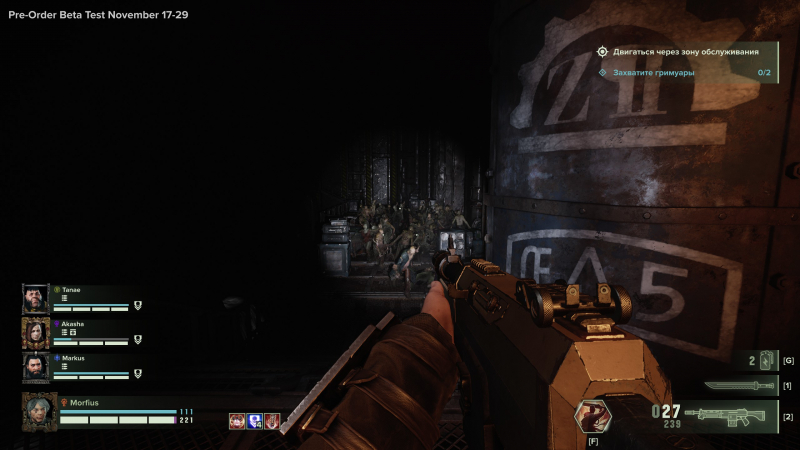The image size is (800, 450).
Task: Click Tanae's teammate portrait
Action: [x=36, y=298]
